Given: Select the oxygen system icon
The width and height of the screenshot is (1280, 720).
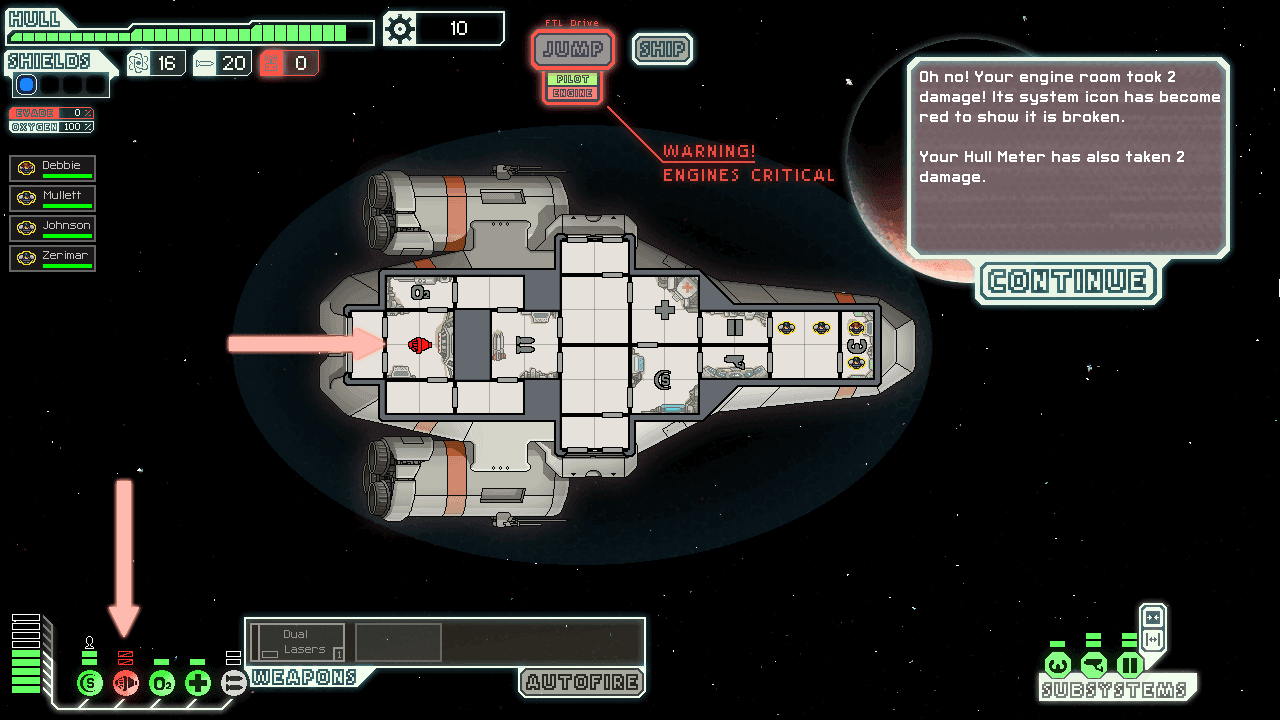Looking at the screenshot, I should [x=162, y=684].
